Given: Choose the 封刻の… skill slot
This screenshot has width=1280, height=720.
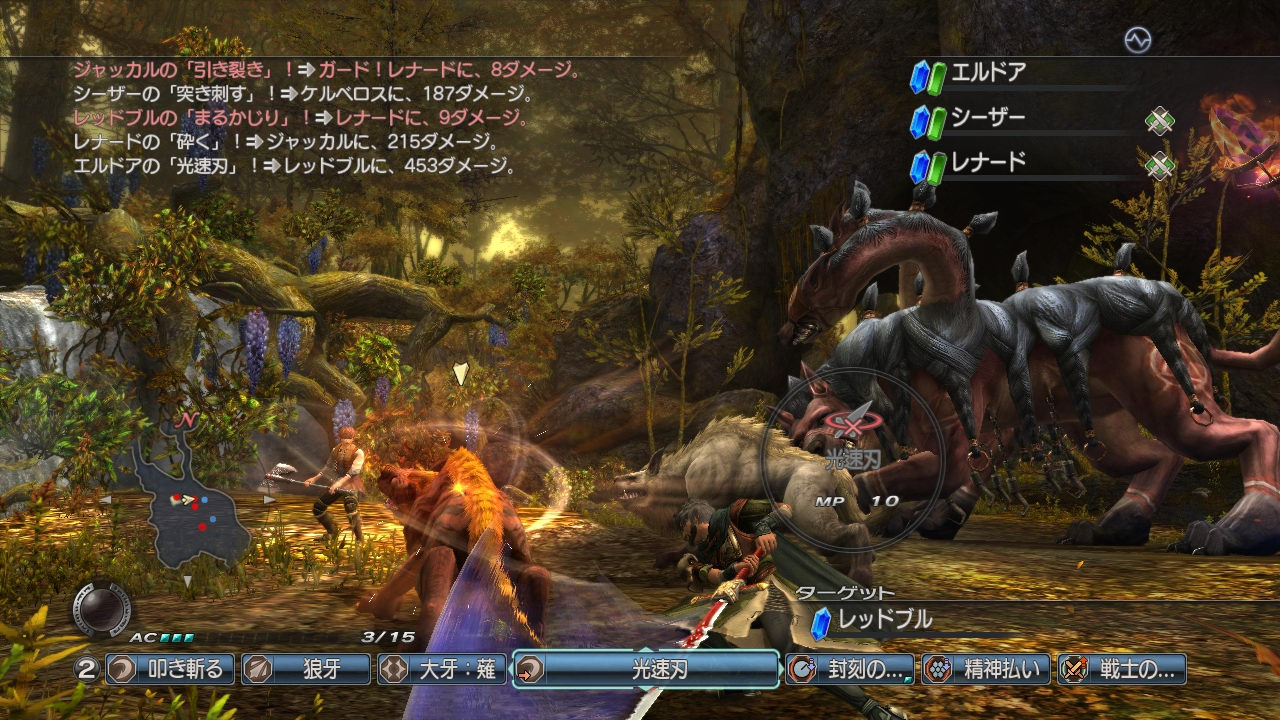Looking at the screenshot, I should point(850,669).
